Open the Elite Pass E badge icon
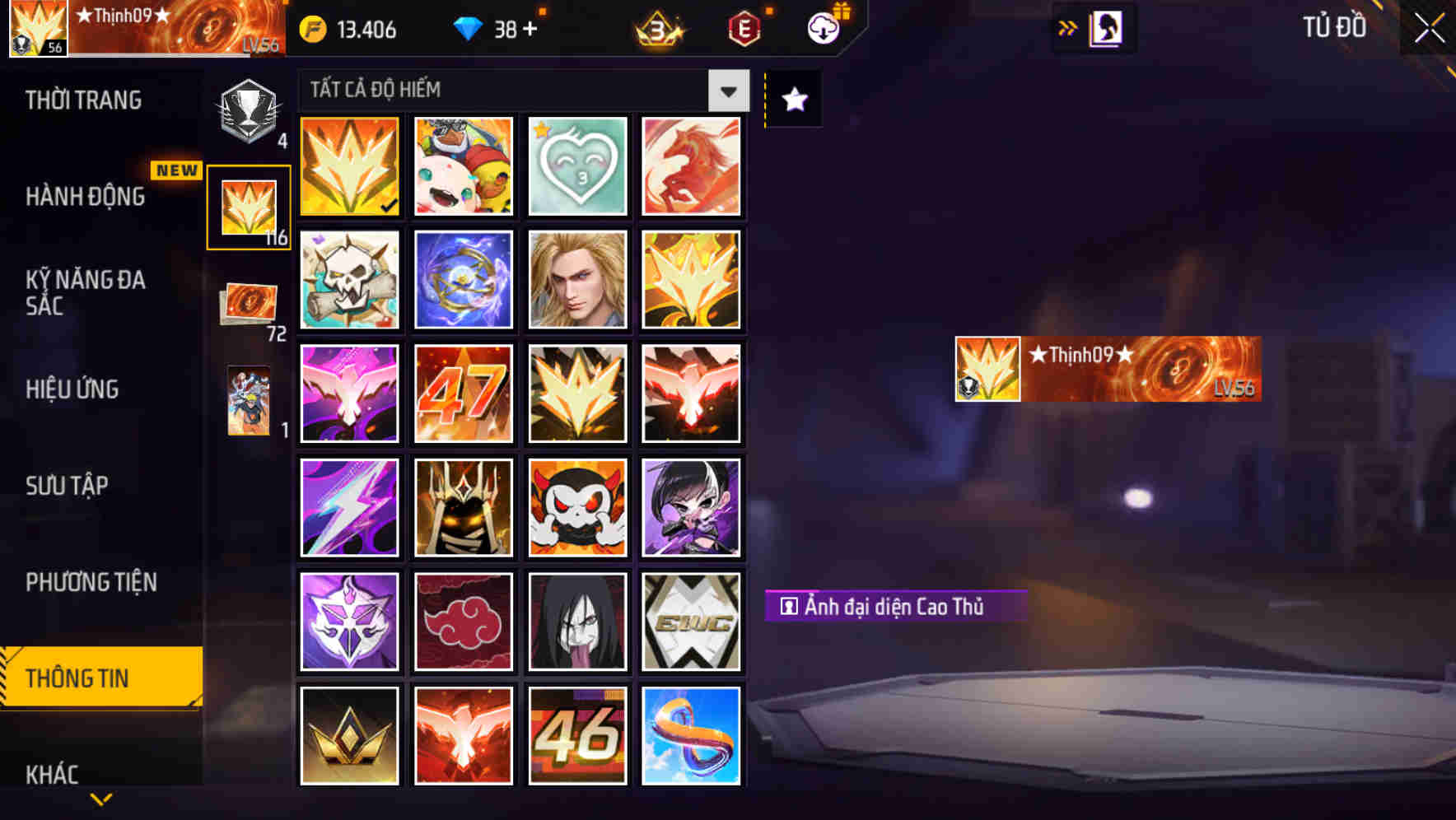The image size is (1456, 820). tap(742, 29)
